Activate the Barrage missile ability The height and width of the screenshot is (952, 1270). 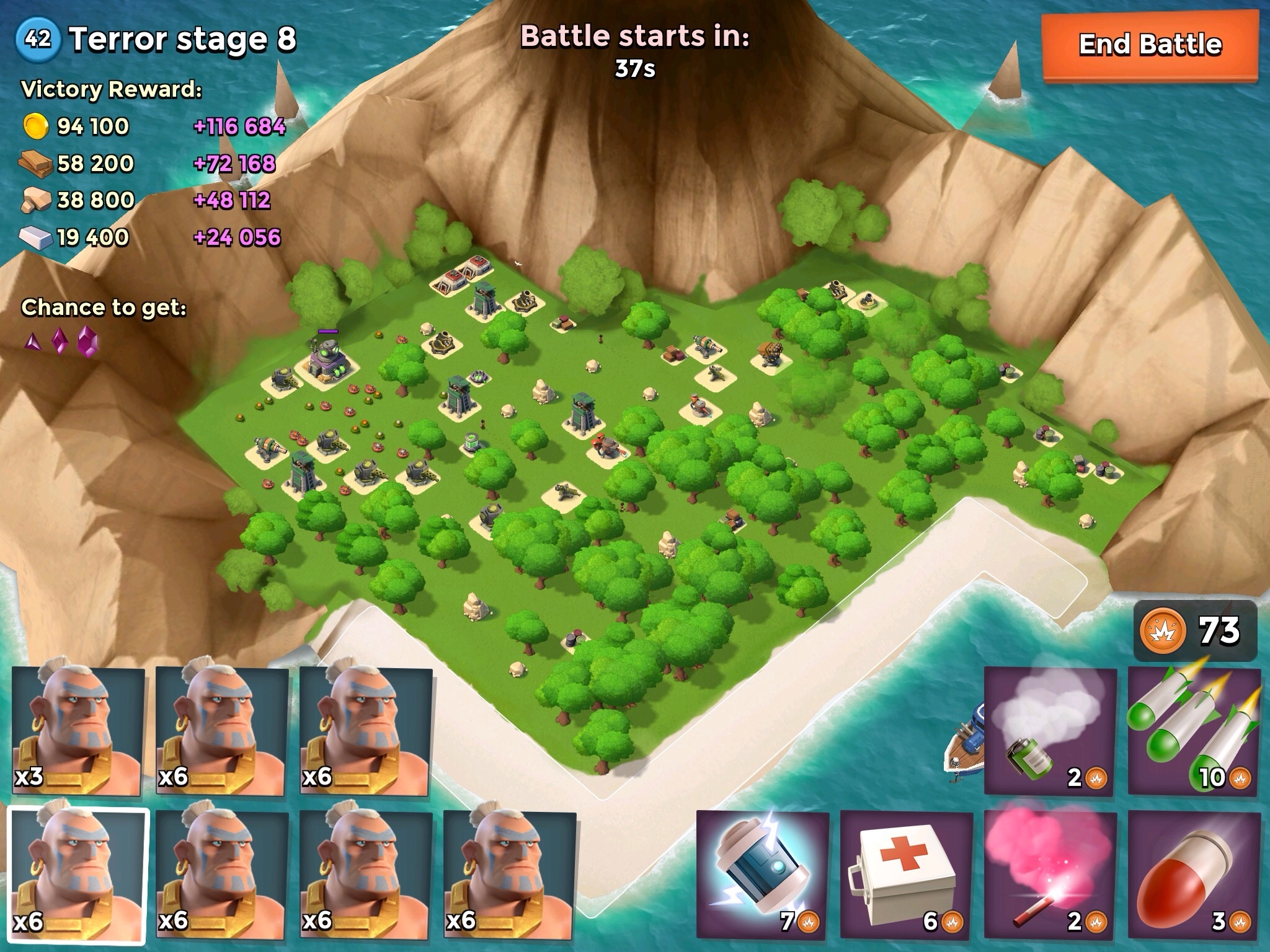tap(1194, 731)
